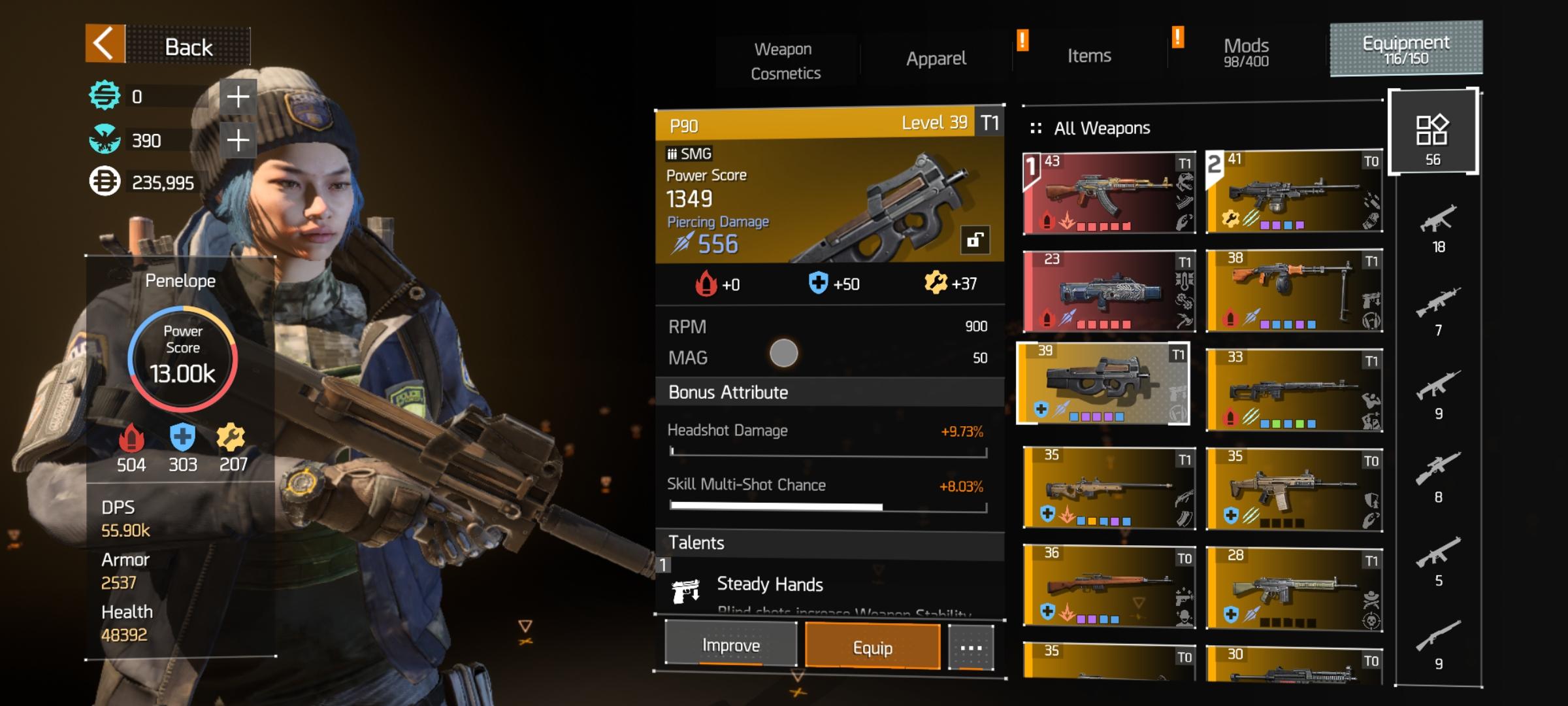
Task: Select the level 33 weapon slot
Action: [1294, 390]
